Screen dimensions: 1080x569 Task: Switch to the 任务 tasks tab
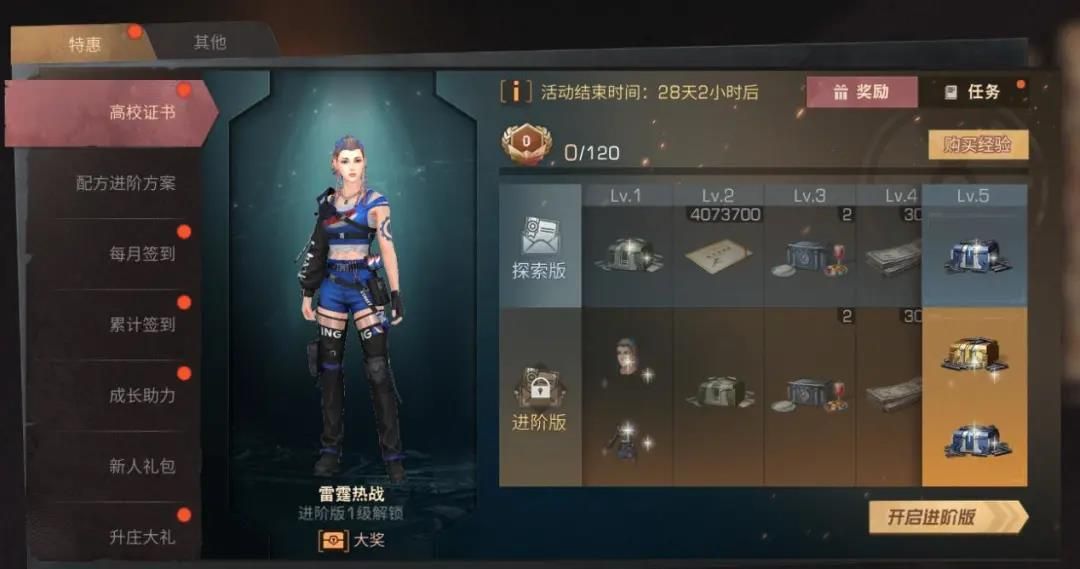click(x=972, y=92)
